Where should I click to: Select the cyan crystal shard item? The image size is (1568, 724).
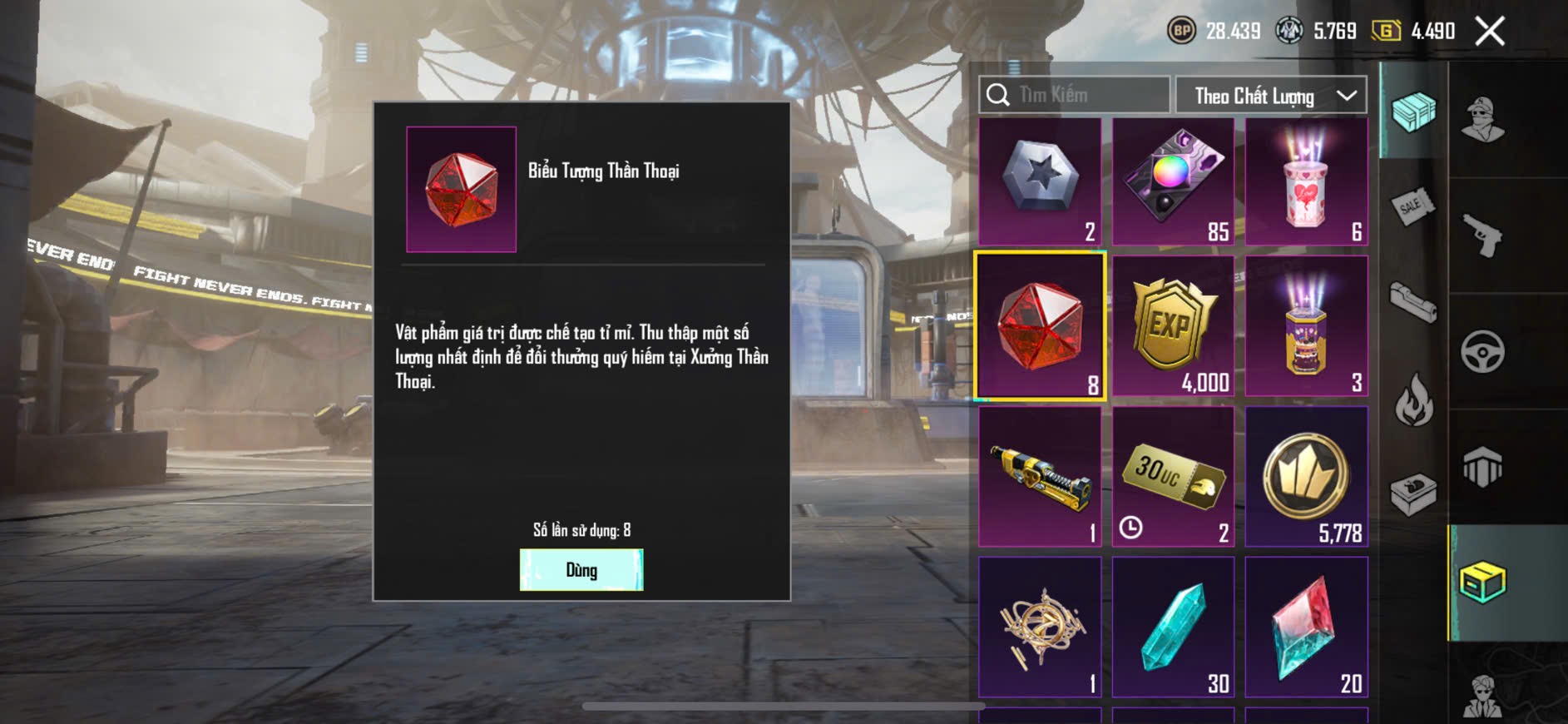coord(1173,627)
